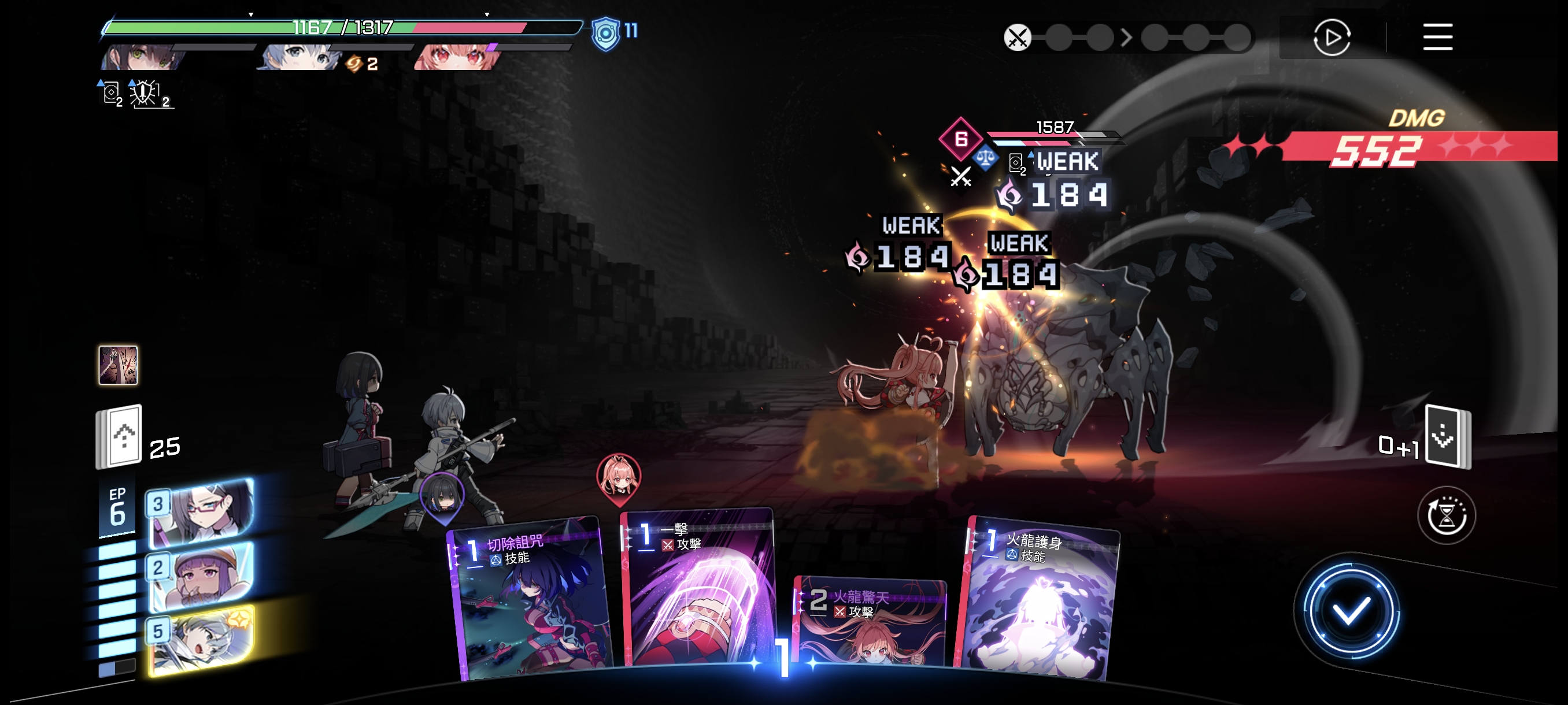Screen dimensions: 1568x705
Task: Toggle the auto-play battle button
Action: (1331, 38)
